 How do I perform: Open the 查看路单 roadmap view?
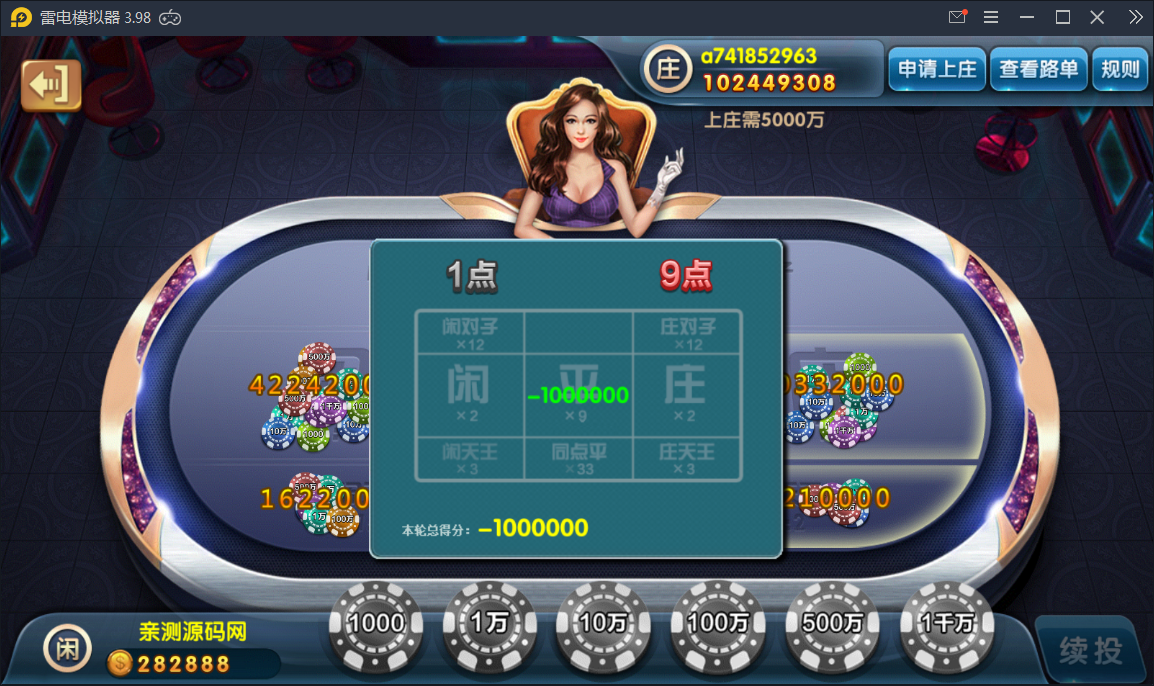[x=1039, y=69]
